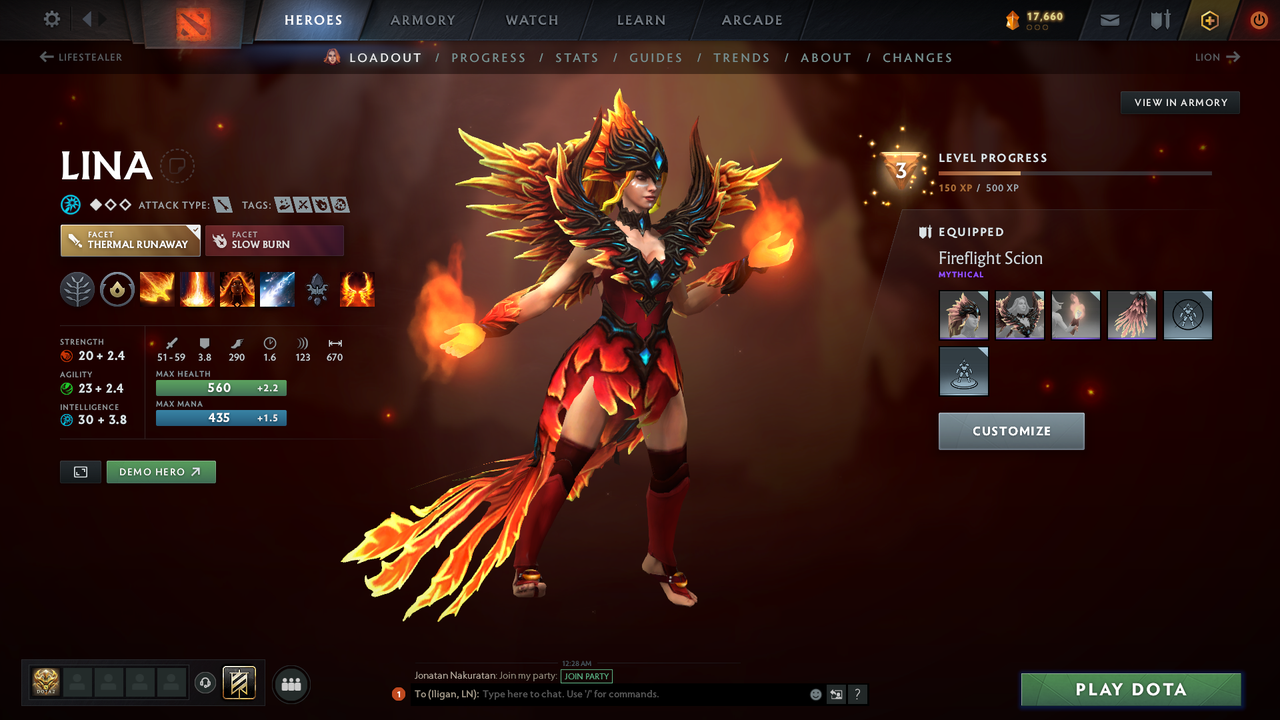Click the shield and sword armory icon
Image resolution: width=1280 pixels, height=720 pixels.
1159,20
